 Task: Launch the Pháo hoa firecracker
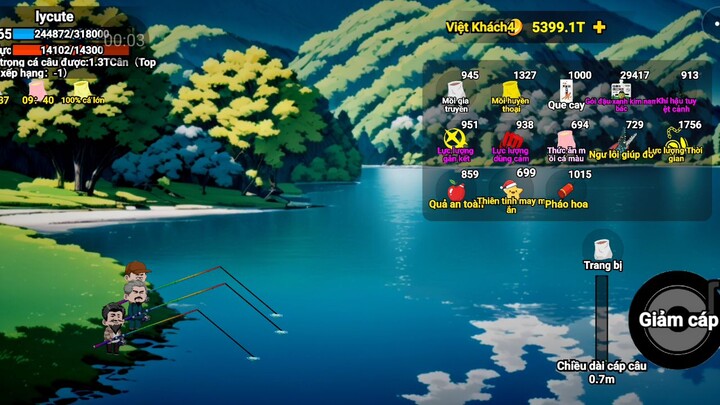tap(565, 191)
